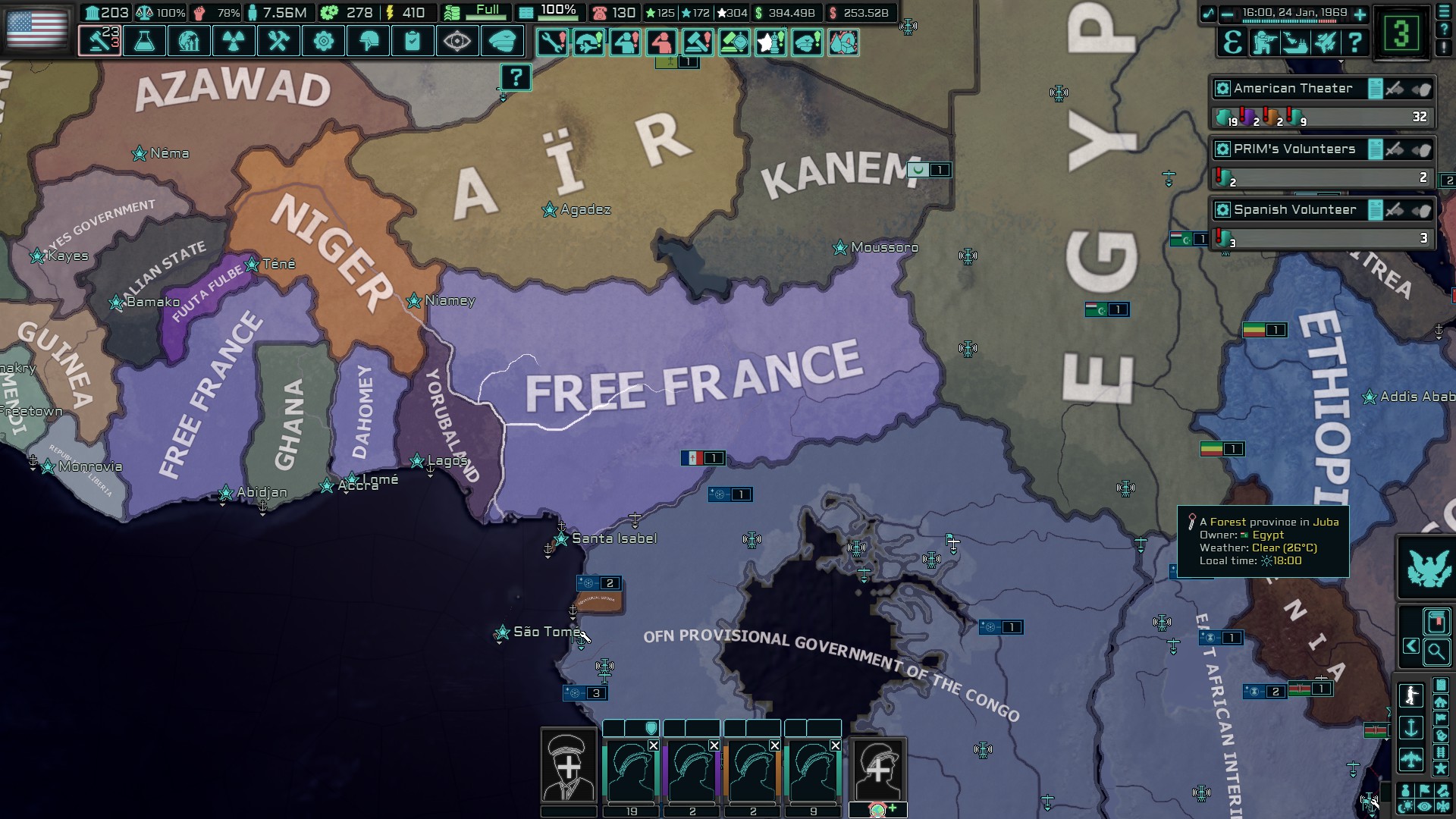Increase game speed with the plus button
Viewport: 1456px width, 819px height.
pyautogui.click(x=1359, y=13)
